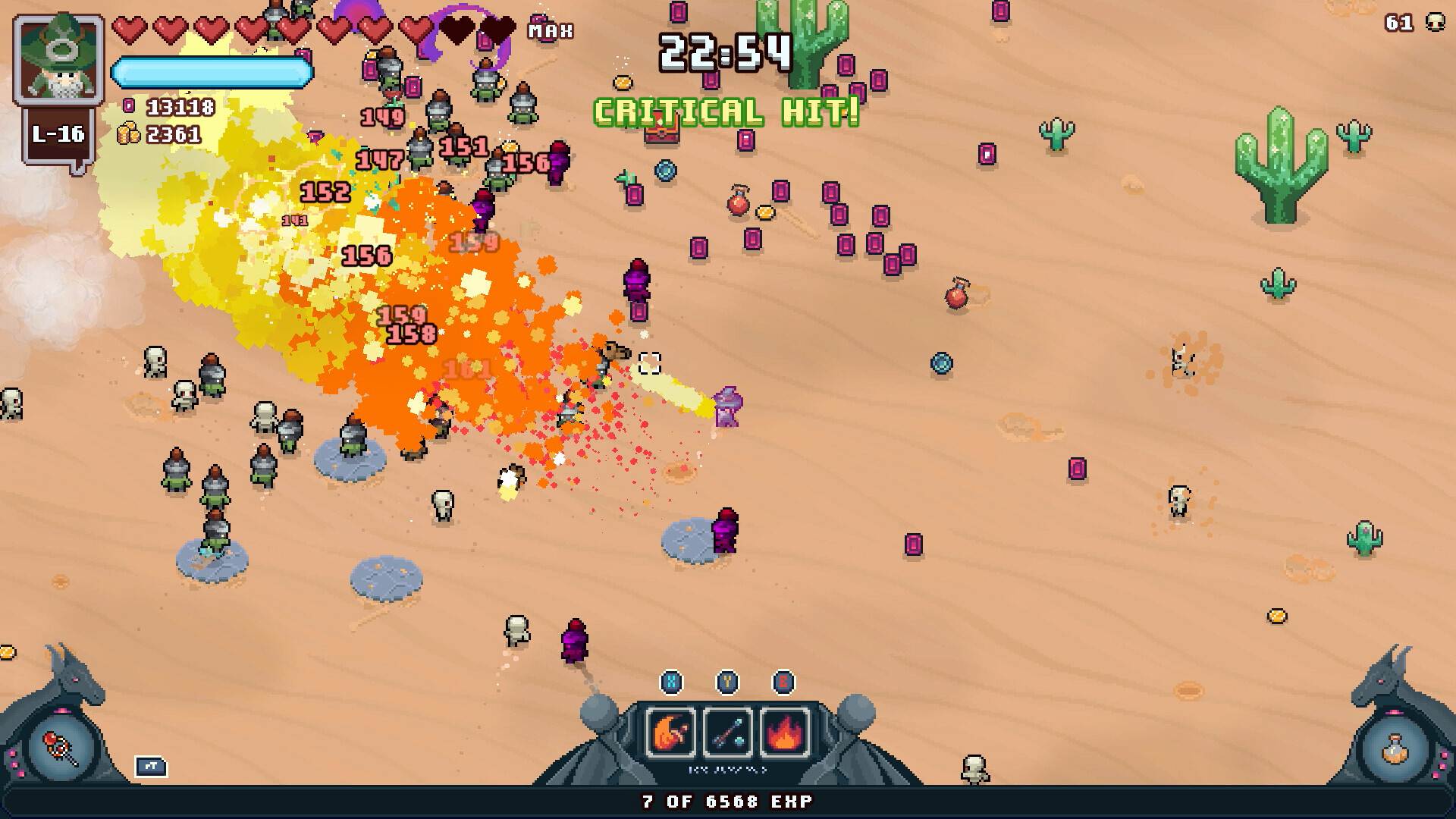
Task: Click the blue mana bar under the hearts
Action: coord(212,70)
